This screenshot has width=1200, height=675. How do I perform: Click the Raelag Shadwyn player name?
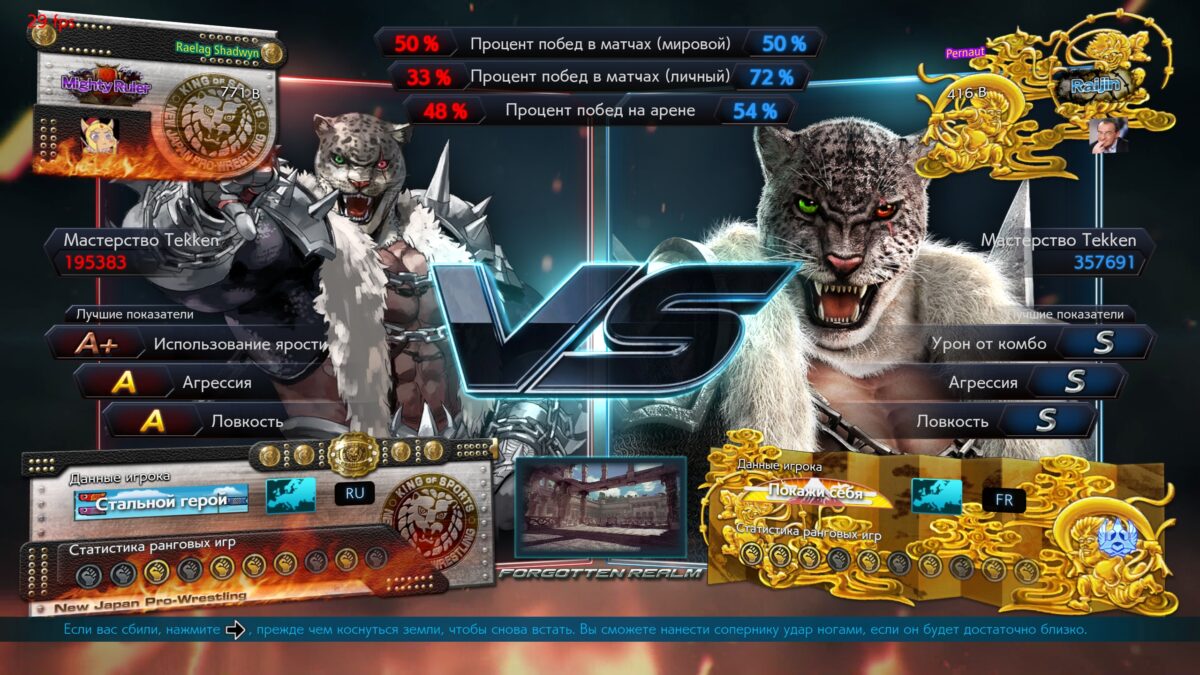tap(216, 47)
